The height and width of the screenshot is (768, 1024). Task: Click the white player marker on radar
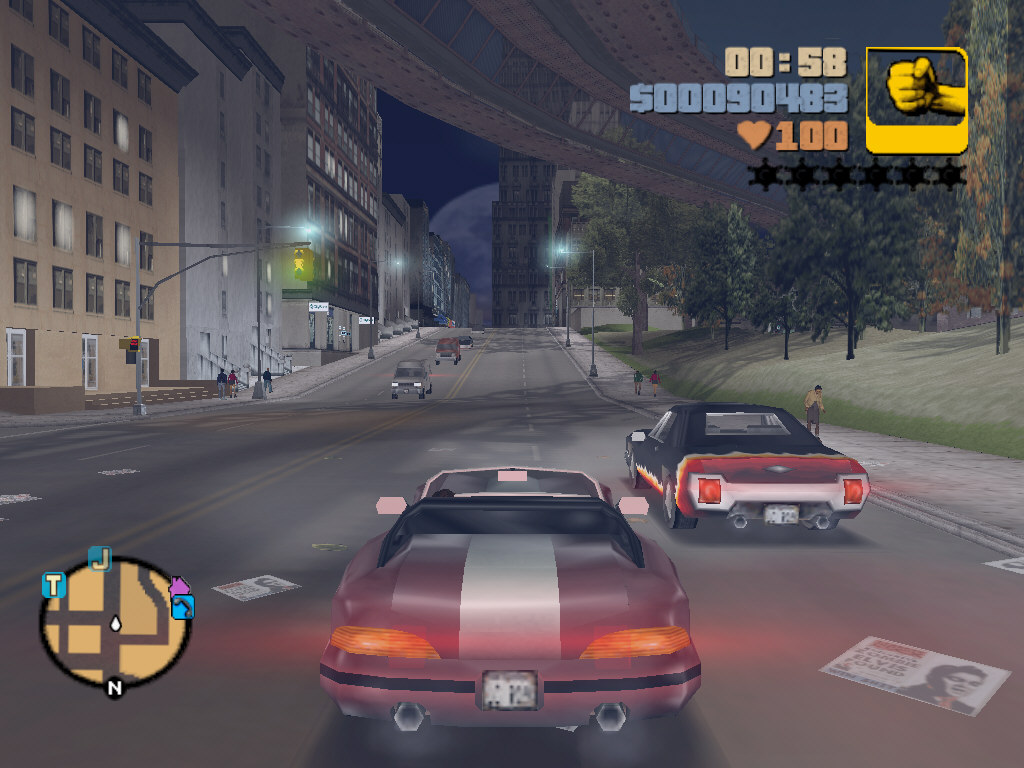pyautogui.click(x=116, y=623)
